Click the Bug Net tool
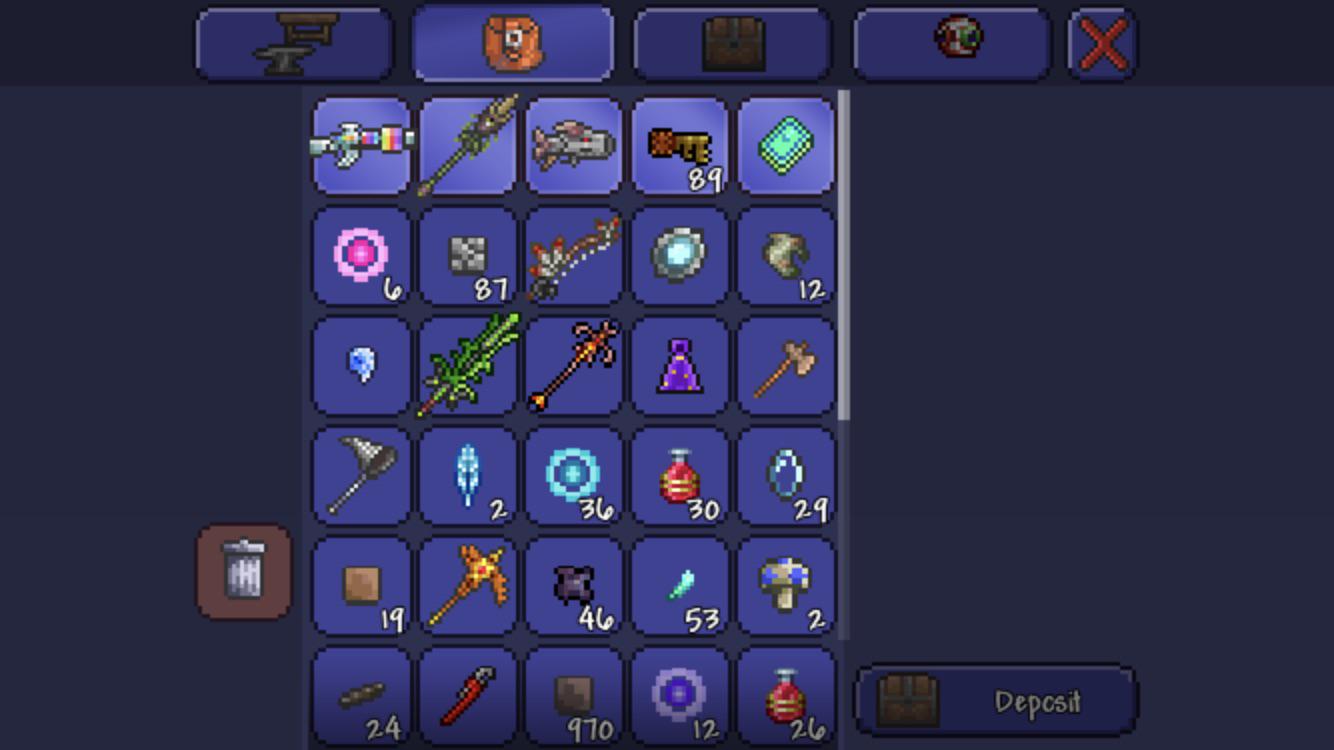 360,475
